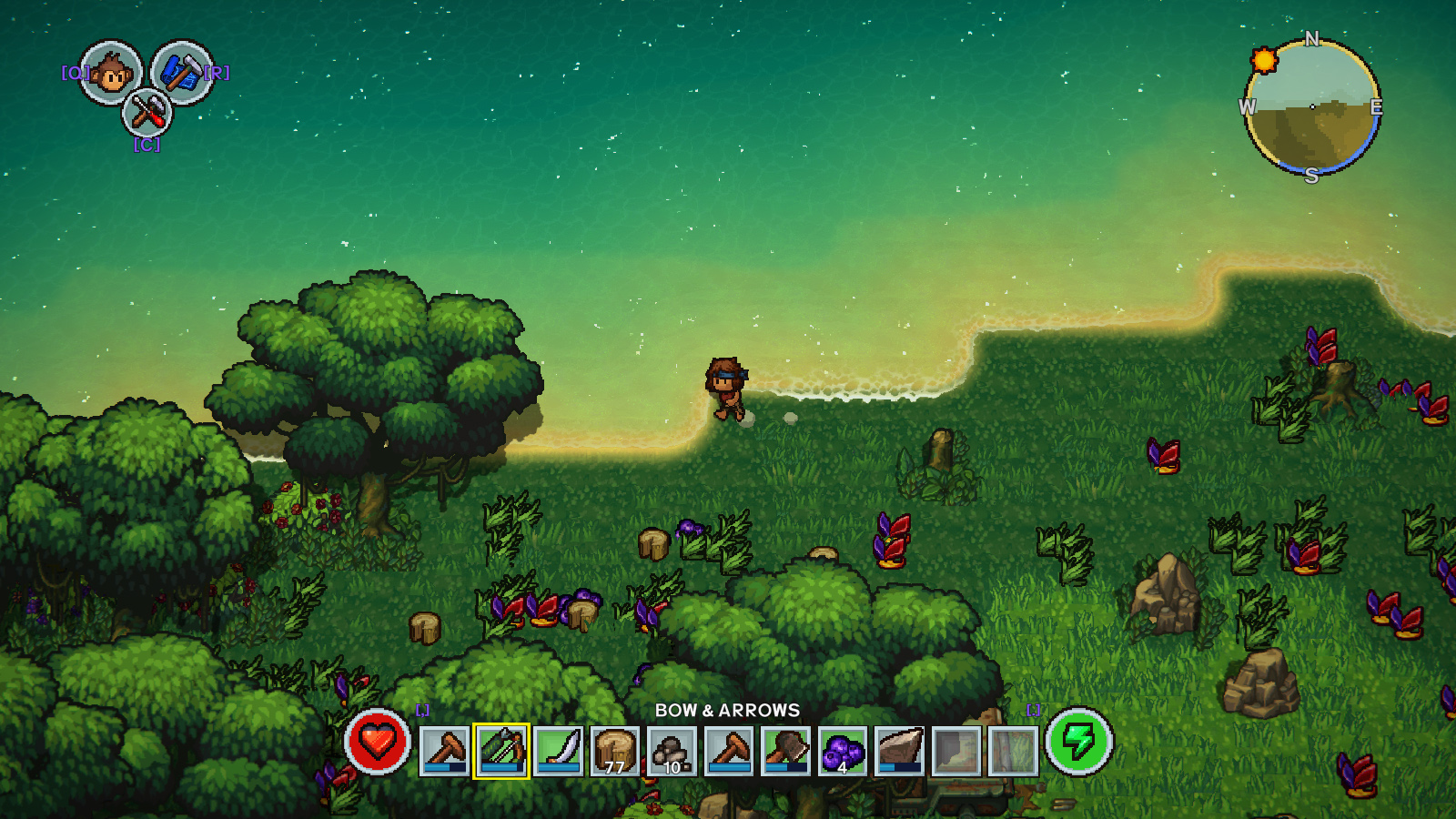Equip the stone axe from the hotbar
The width and height of the screenshot is (1456, 819).
(786, 751)
